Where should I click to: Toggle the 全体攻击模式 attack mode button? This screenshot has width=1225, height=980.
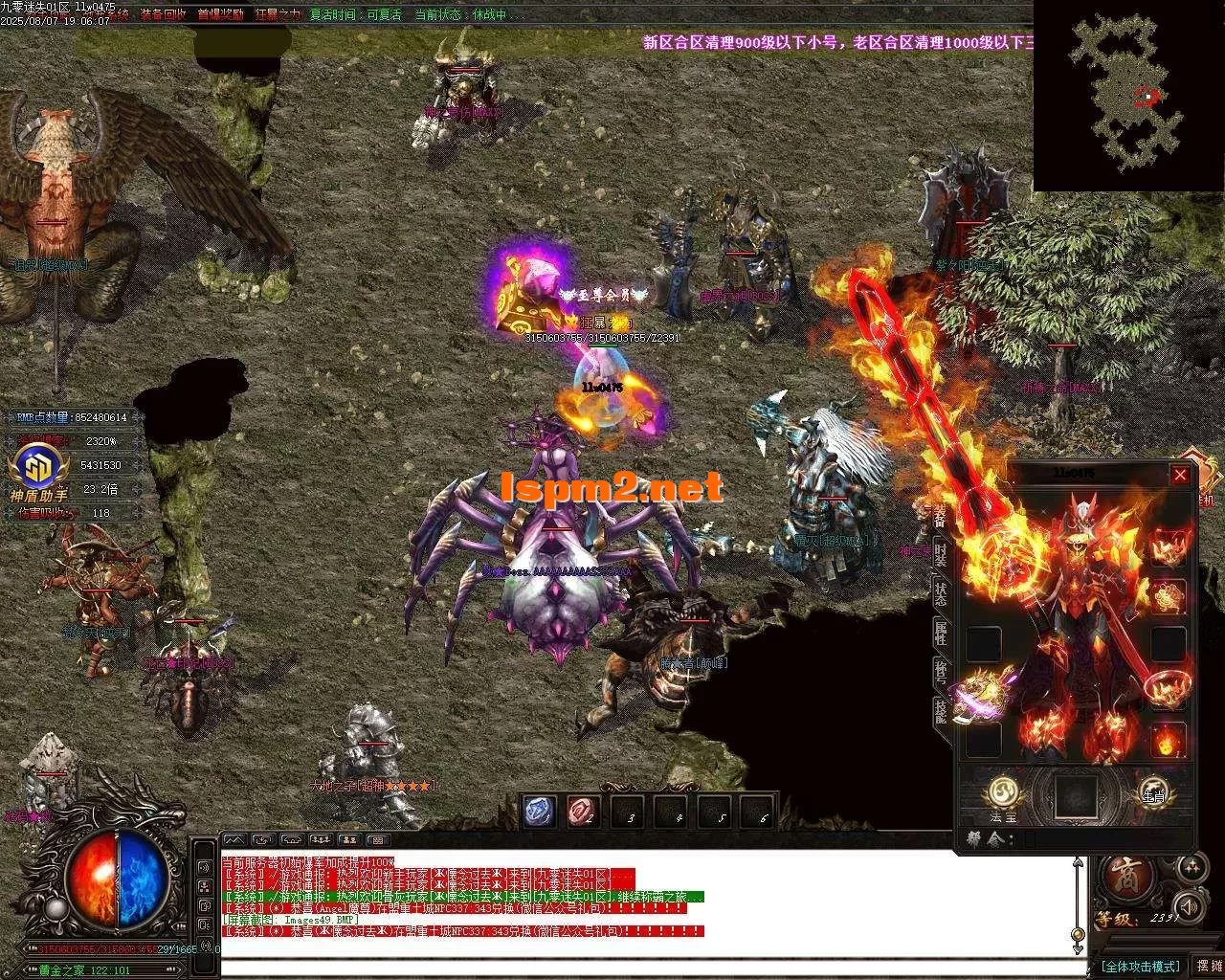tap(1140, 967)
